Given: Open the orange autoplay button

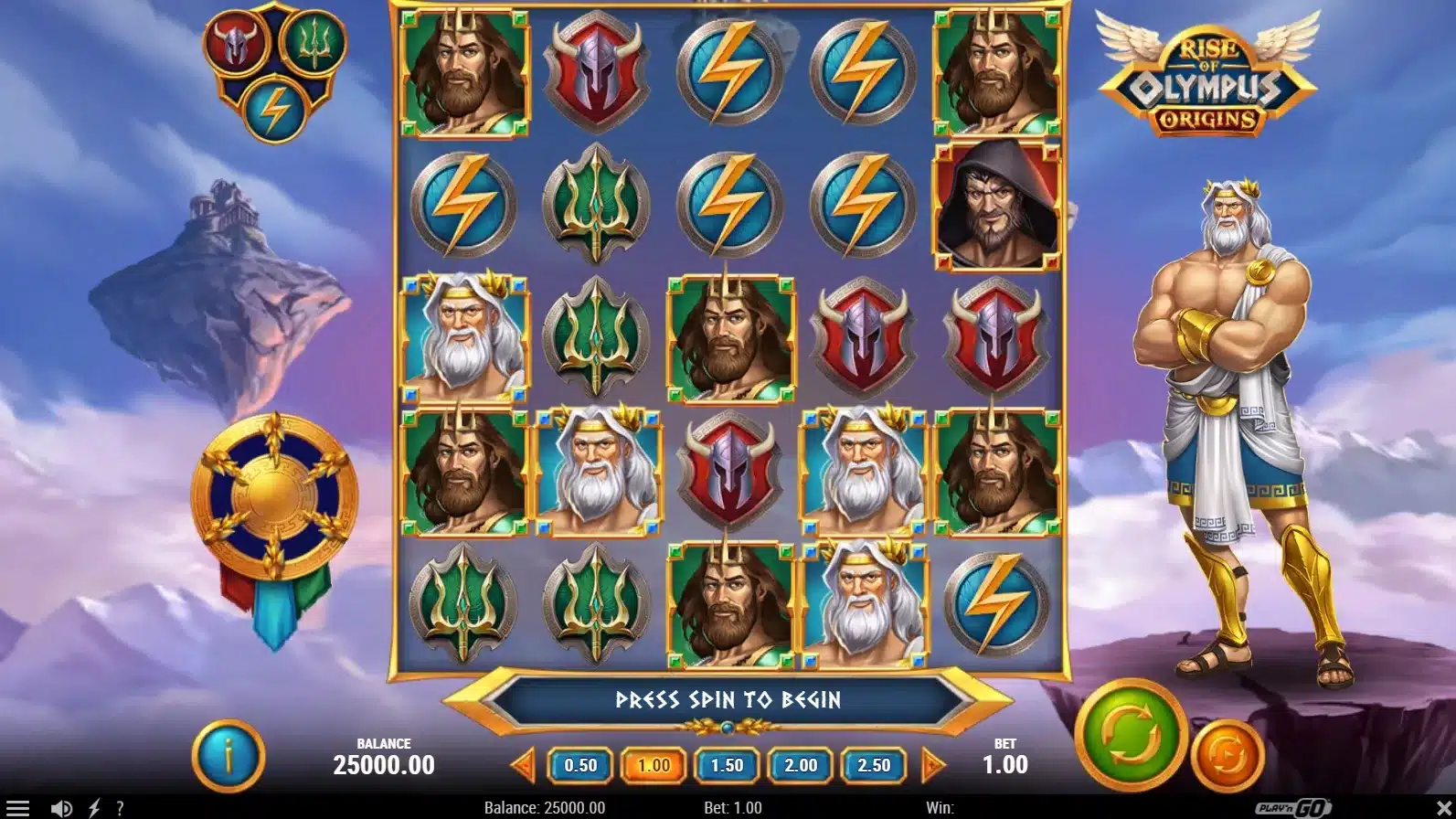Looking at the screenshot, I should point(1228,756).
